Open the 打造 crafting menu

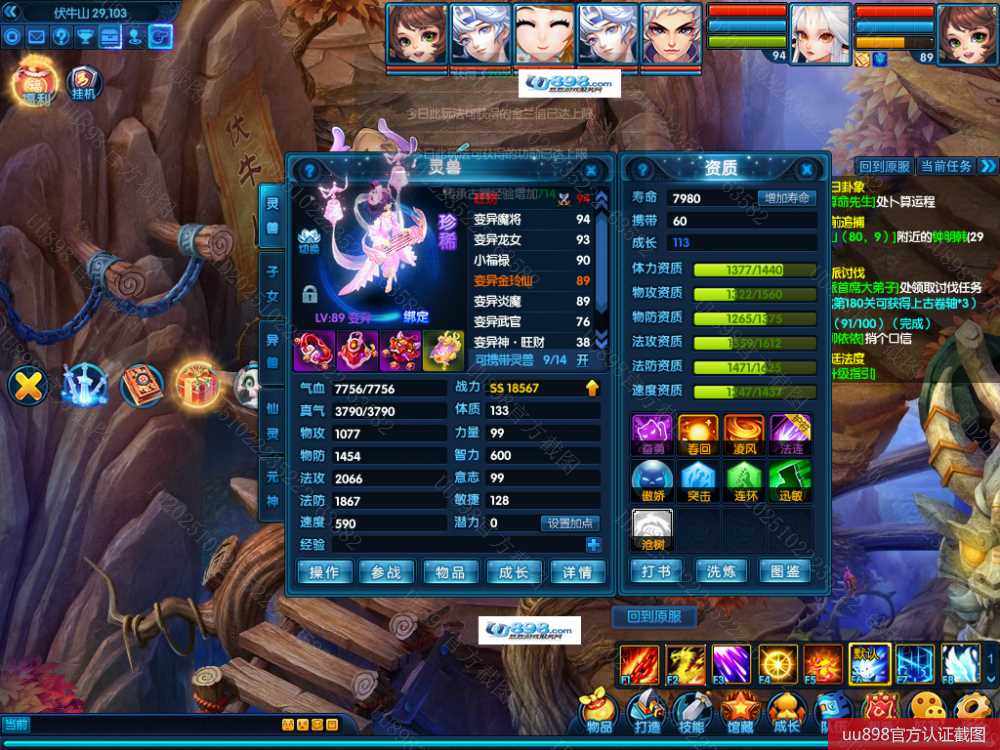click(646, 711)
